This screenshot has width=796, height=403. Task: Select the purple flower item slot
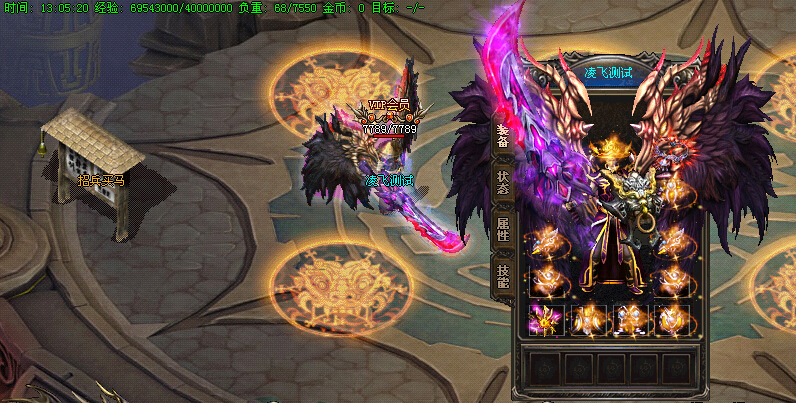(546, 319)
